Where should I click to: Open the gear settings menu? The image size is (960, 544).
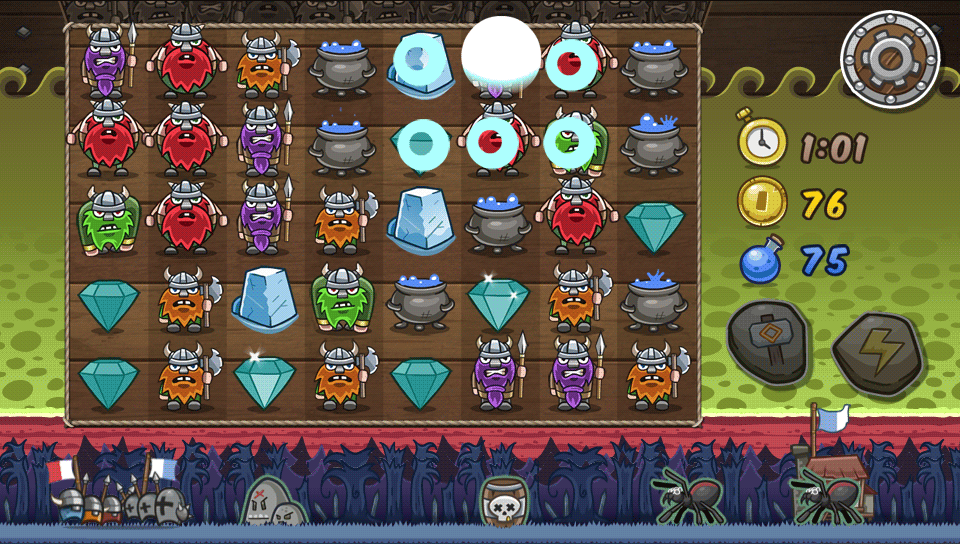[890, 59]
